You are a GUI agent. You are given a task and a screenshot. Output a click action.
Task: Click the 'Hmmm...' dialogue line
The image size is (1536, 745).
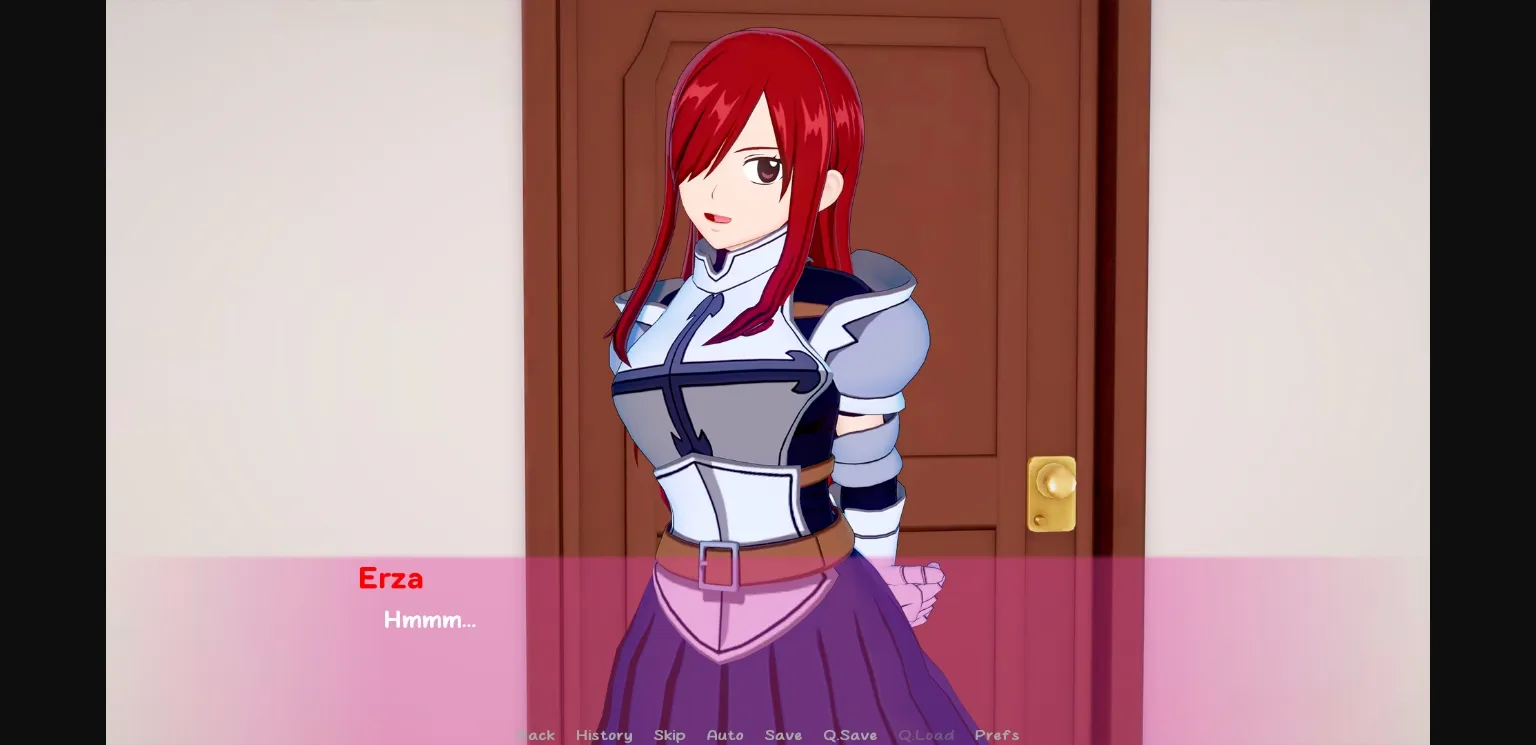pyautogui.click(x=430, y=620)
